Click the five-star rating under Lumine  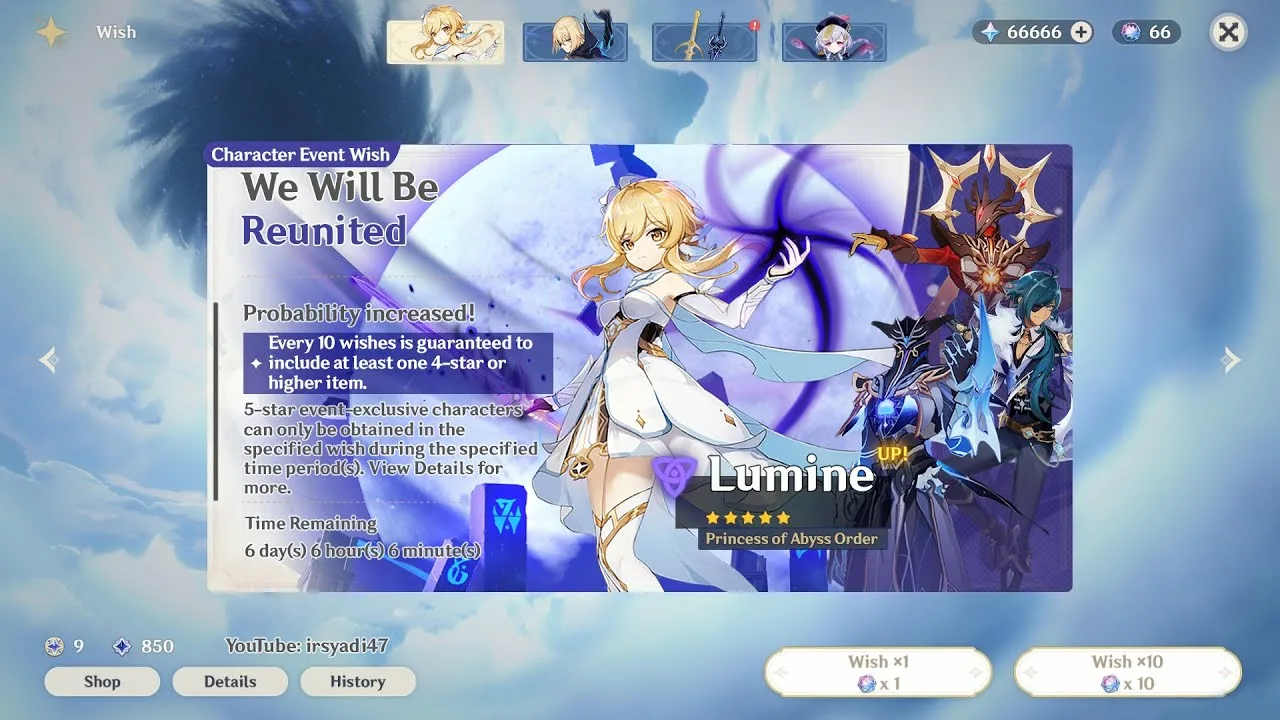[745, 518]
